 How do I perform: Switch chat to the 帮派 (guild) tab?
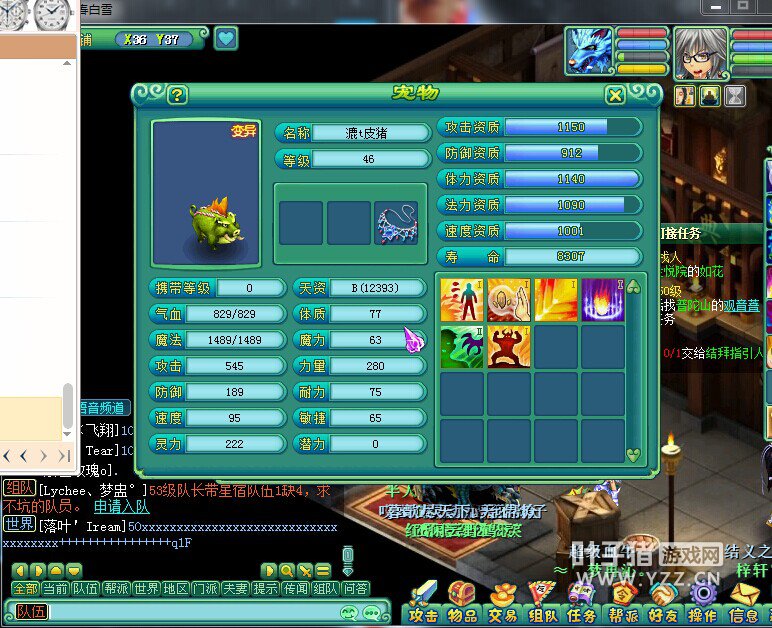point(117,589)
